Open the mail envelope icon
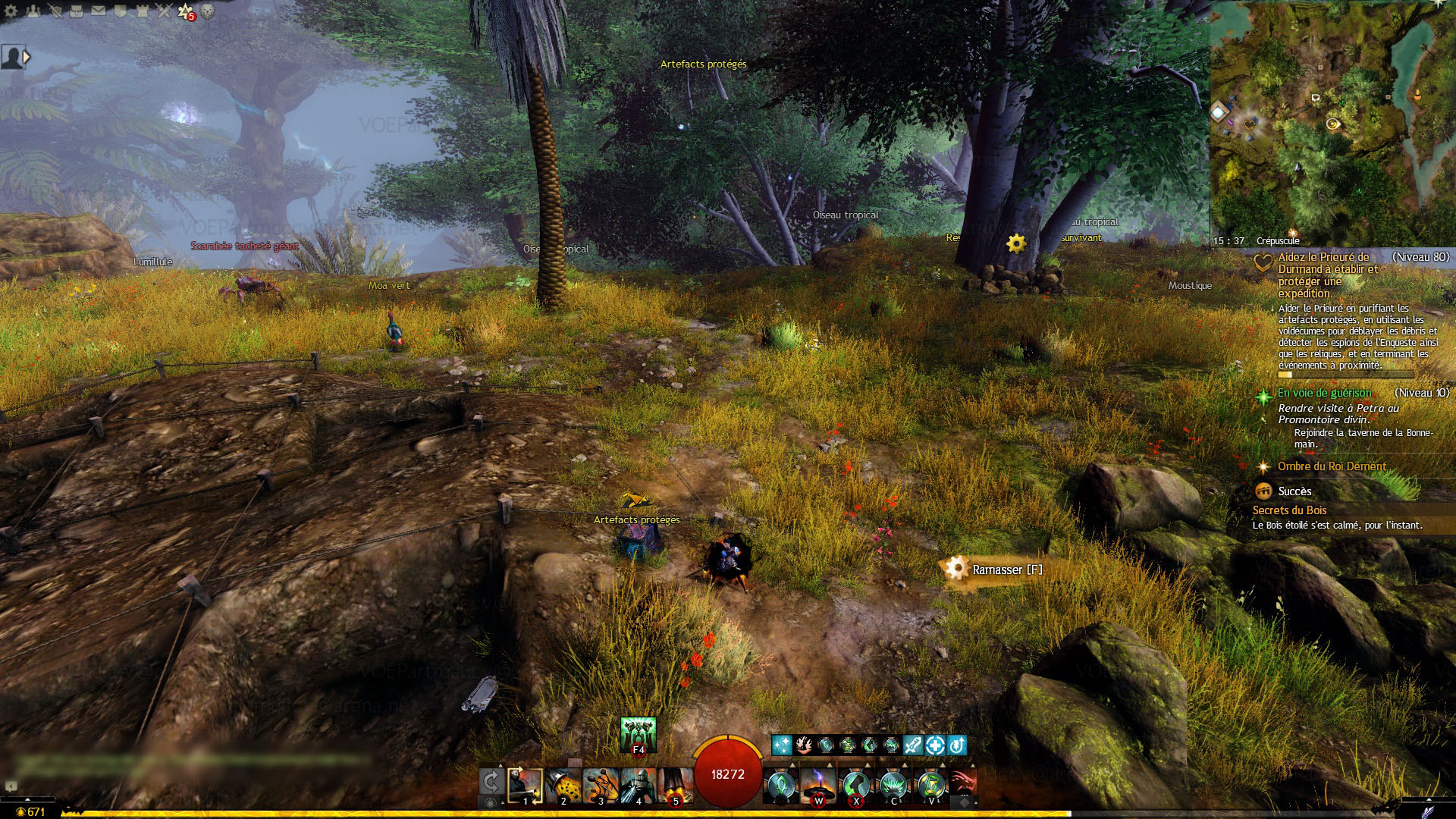 99,11
